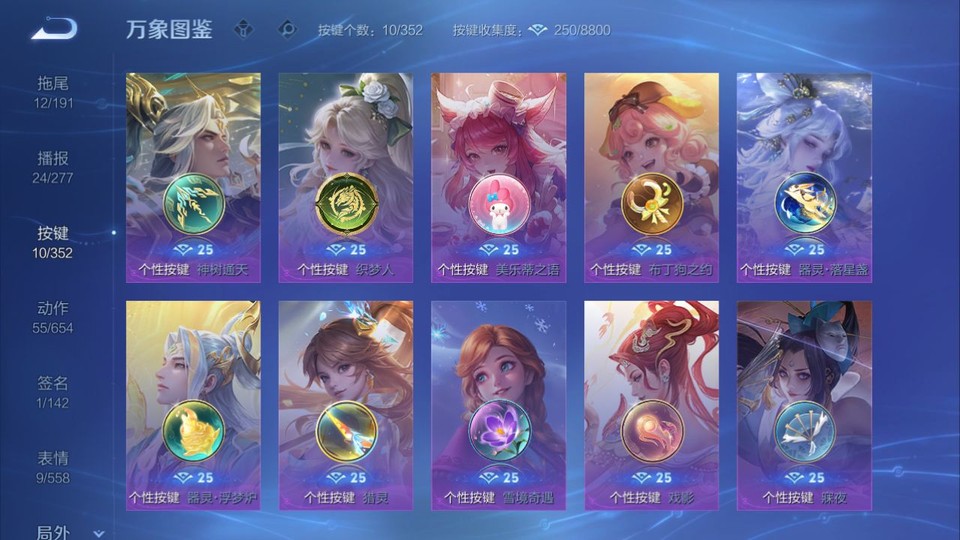Select the 戏影 button skin card
This screenshot has width=960, height=540.
coord(651,405)
